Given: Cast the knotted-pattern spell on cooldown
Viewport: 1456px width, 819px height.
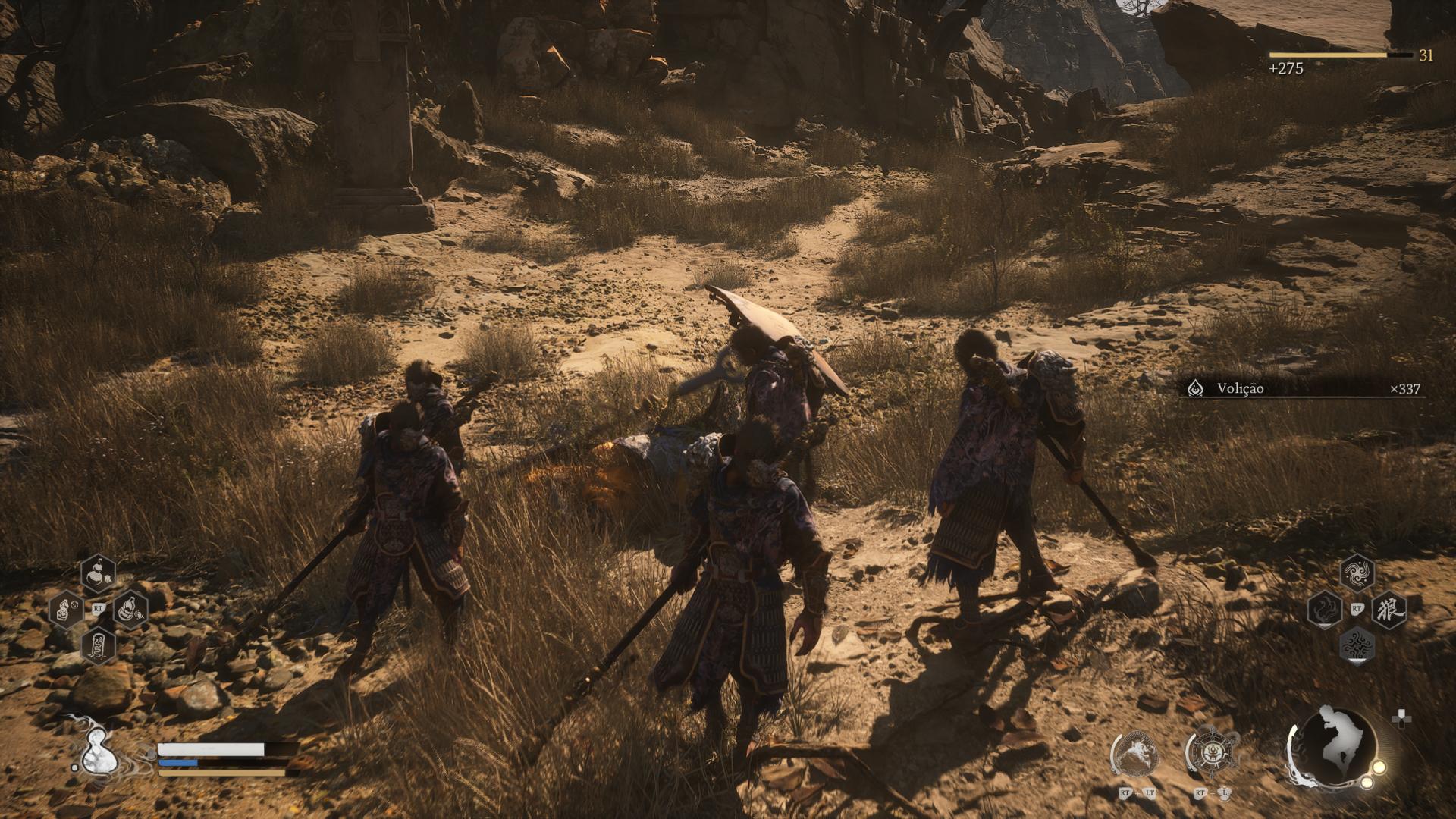Looking at the screenshot, I should (x=1357, y=645).
